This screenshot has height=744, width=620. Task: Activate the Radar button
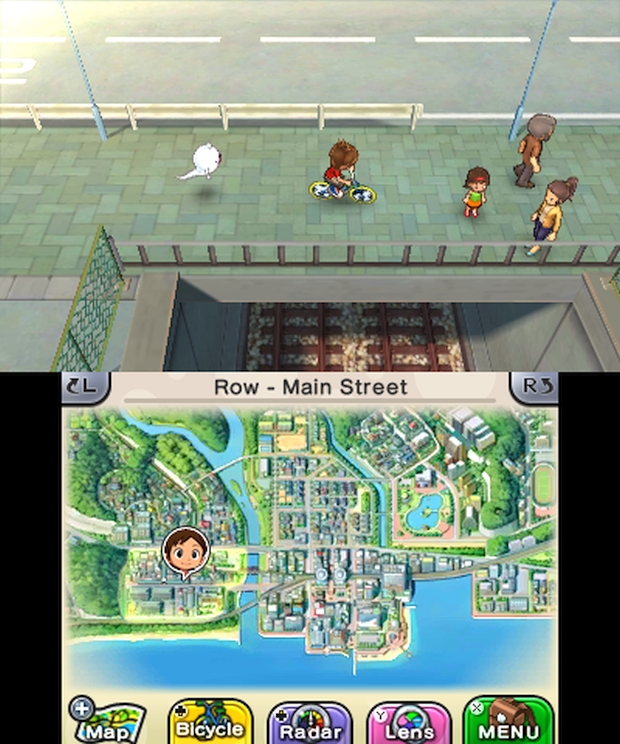click(x=310, y=721)
